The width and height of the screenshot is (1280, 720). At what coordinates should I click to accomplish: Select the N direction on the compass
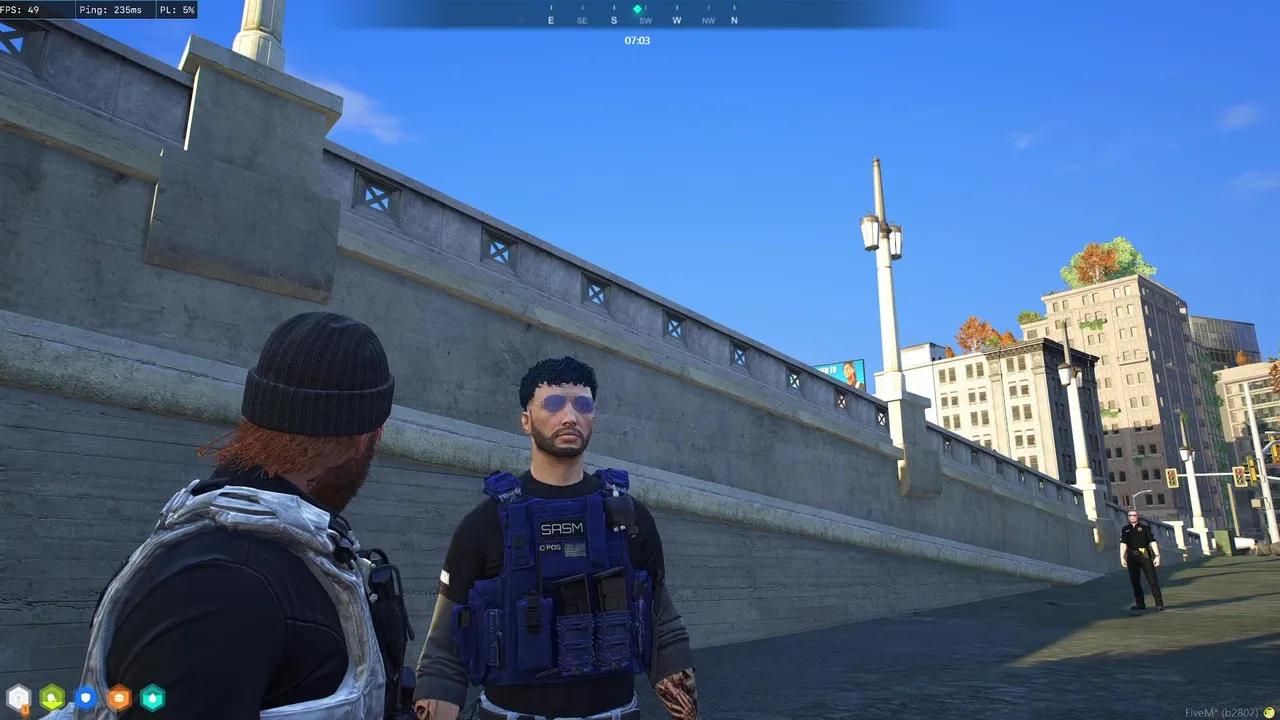pos(734,20)
